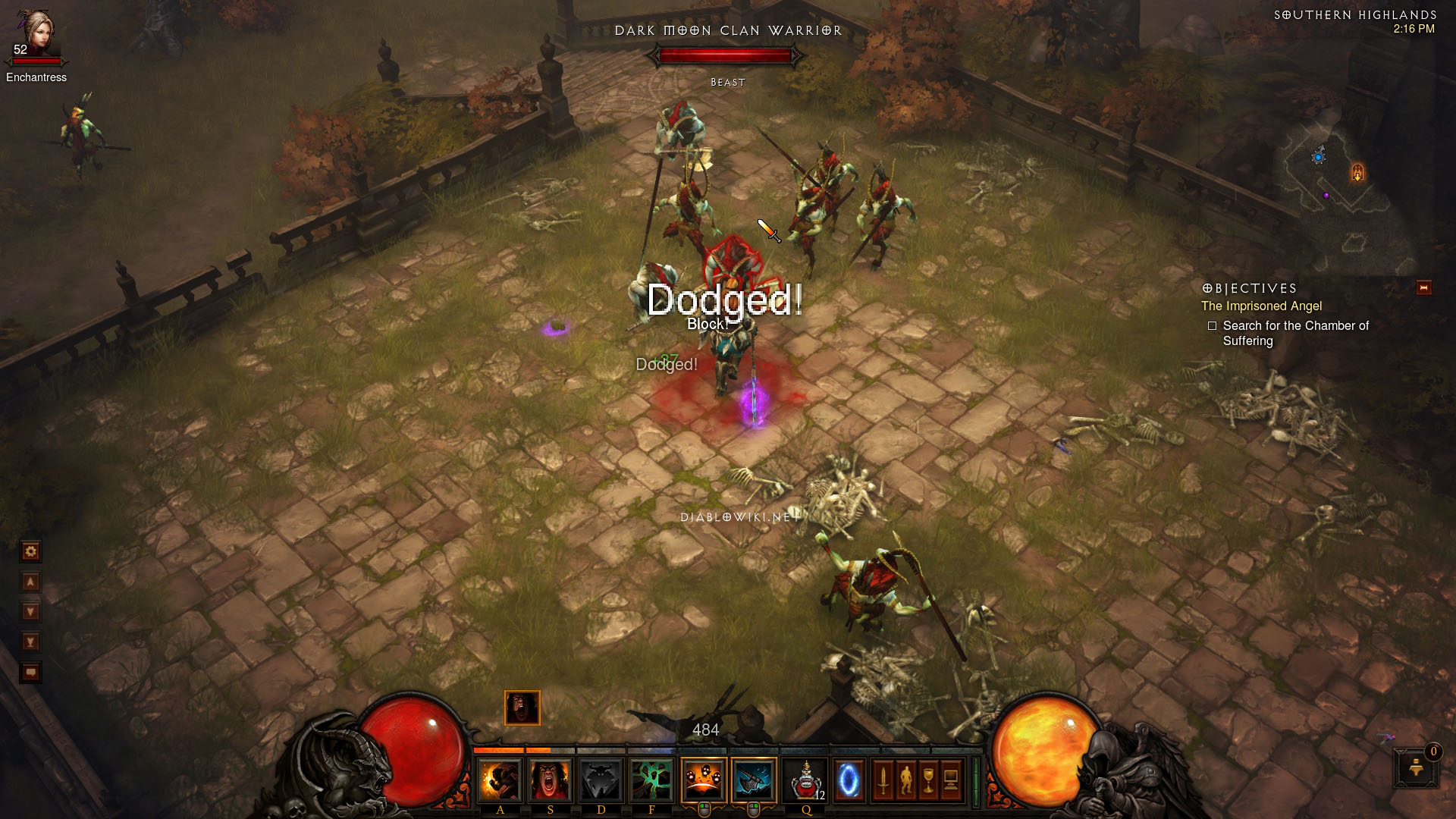The width and height of the screenshot is (1456, 819).
Task: Open the sword menu button
Action: [x=883, y=780]
